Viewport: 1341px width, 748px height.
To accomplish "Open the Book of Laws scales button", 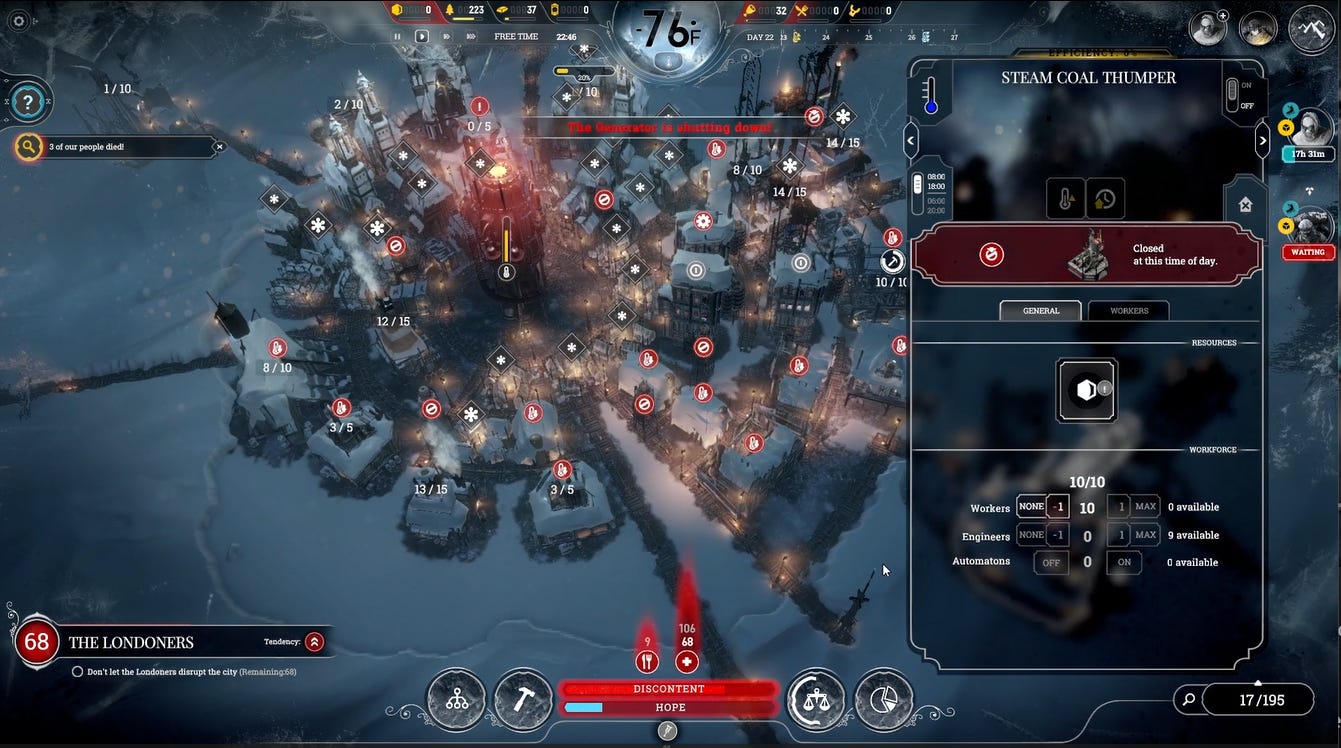I will (816, 700).
